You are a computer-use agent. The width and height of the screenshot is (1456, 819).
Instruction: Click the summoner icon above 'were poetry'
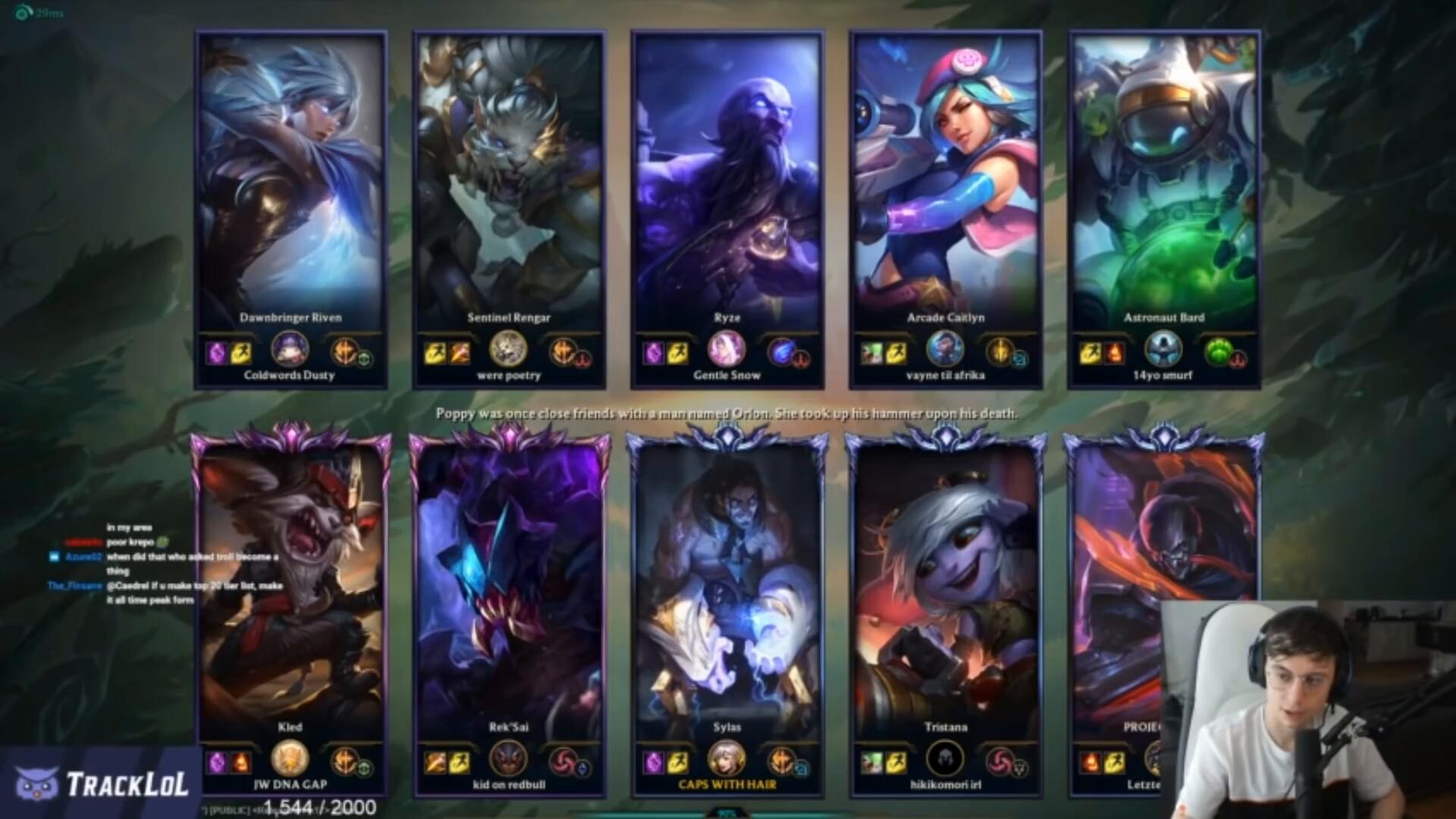[508, 350]
